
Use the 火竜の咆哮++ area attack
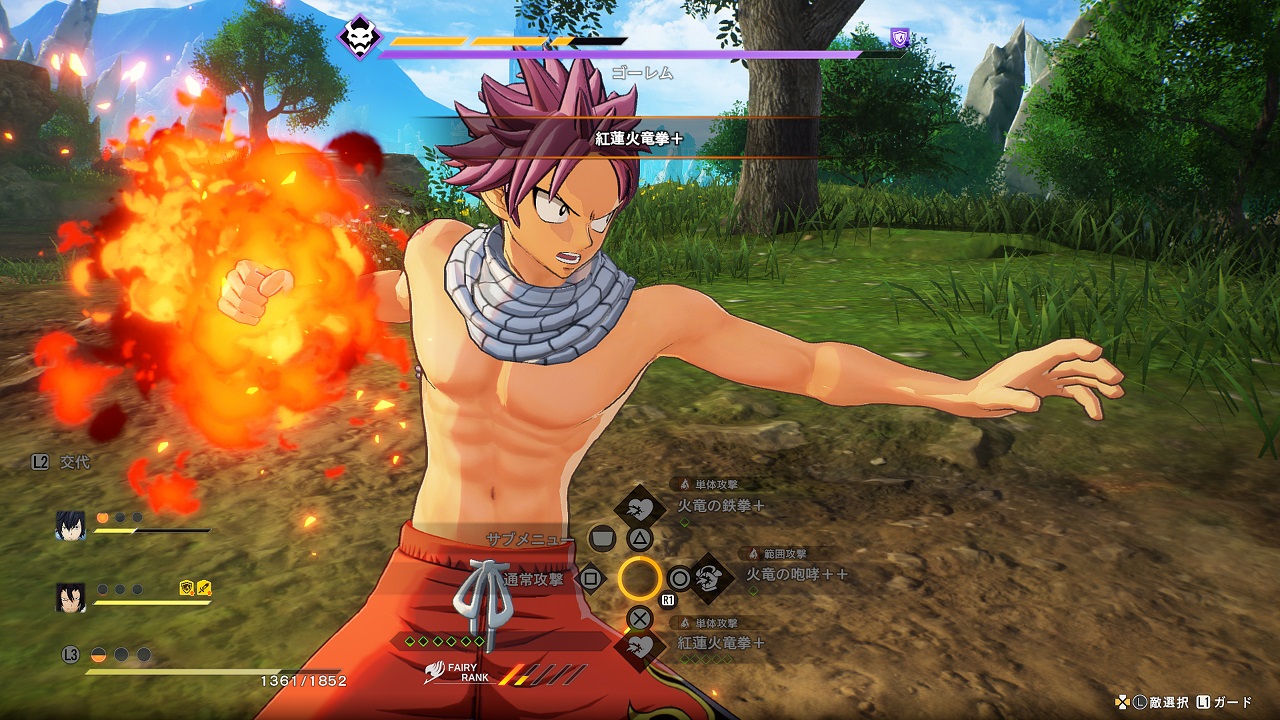pos(797,575)
